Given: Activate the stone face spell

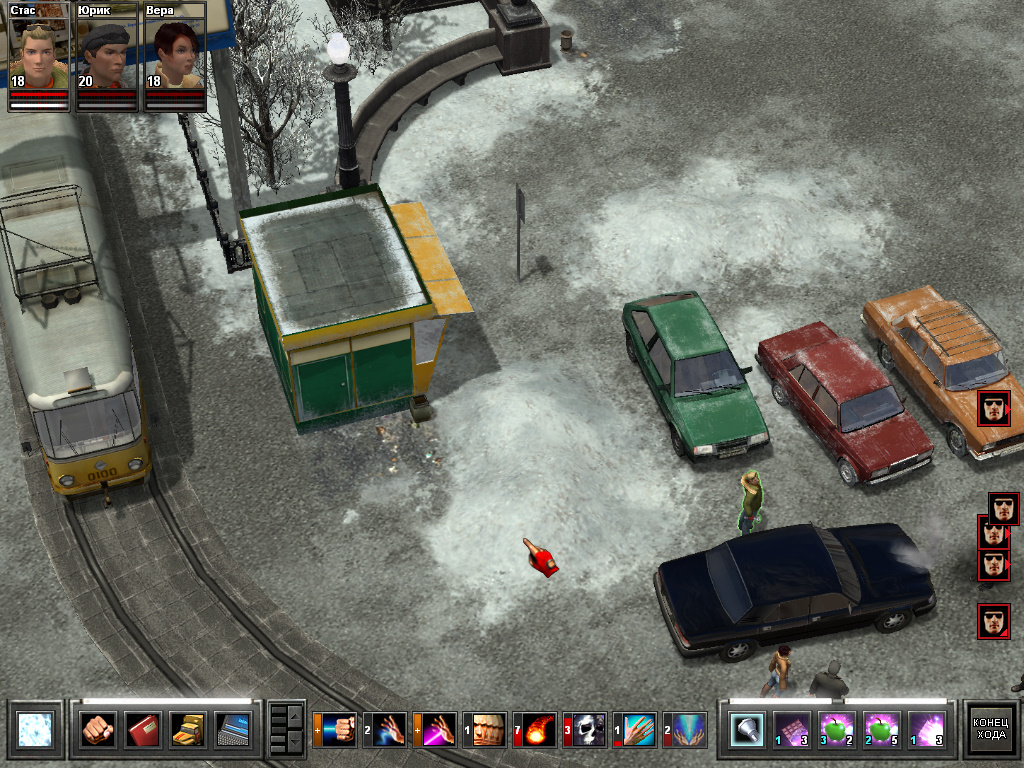Looking at the screenshot, I should click(487, 730).
